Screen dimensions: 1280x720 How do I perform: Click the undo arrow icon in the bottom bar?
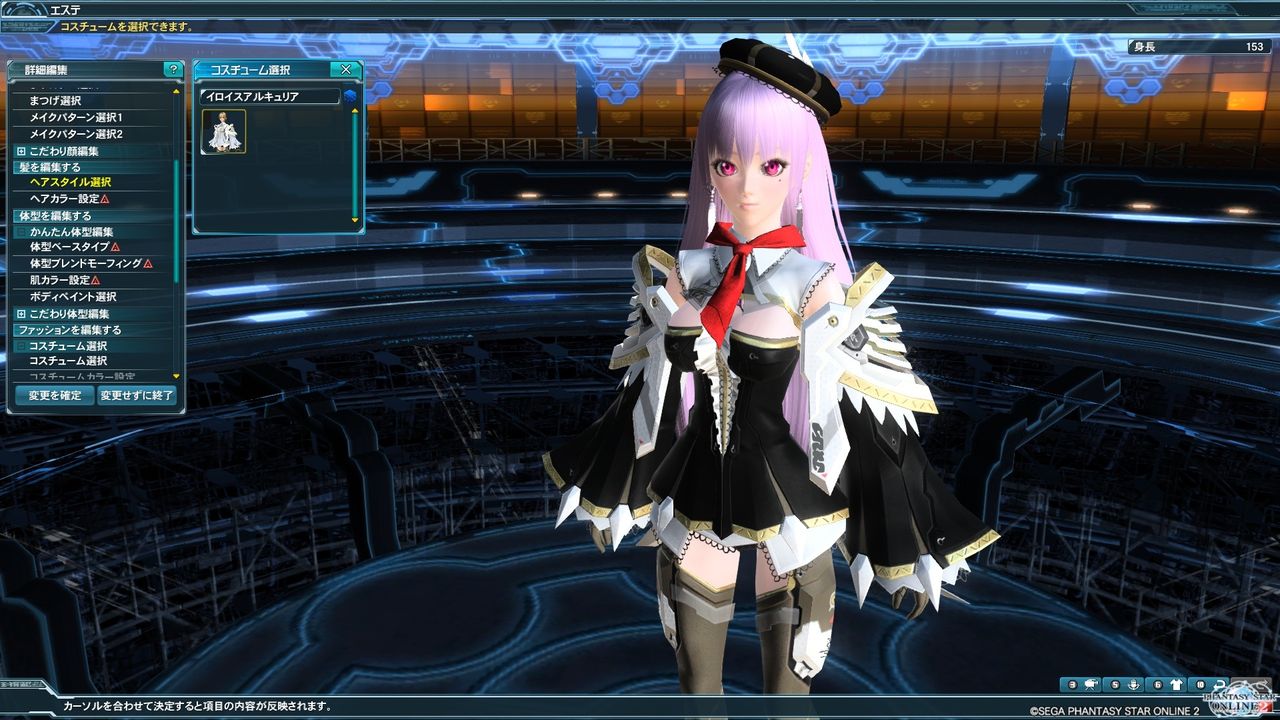1220,685
